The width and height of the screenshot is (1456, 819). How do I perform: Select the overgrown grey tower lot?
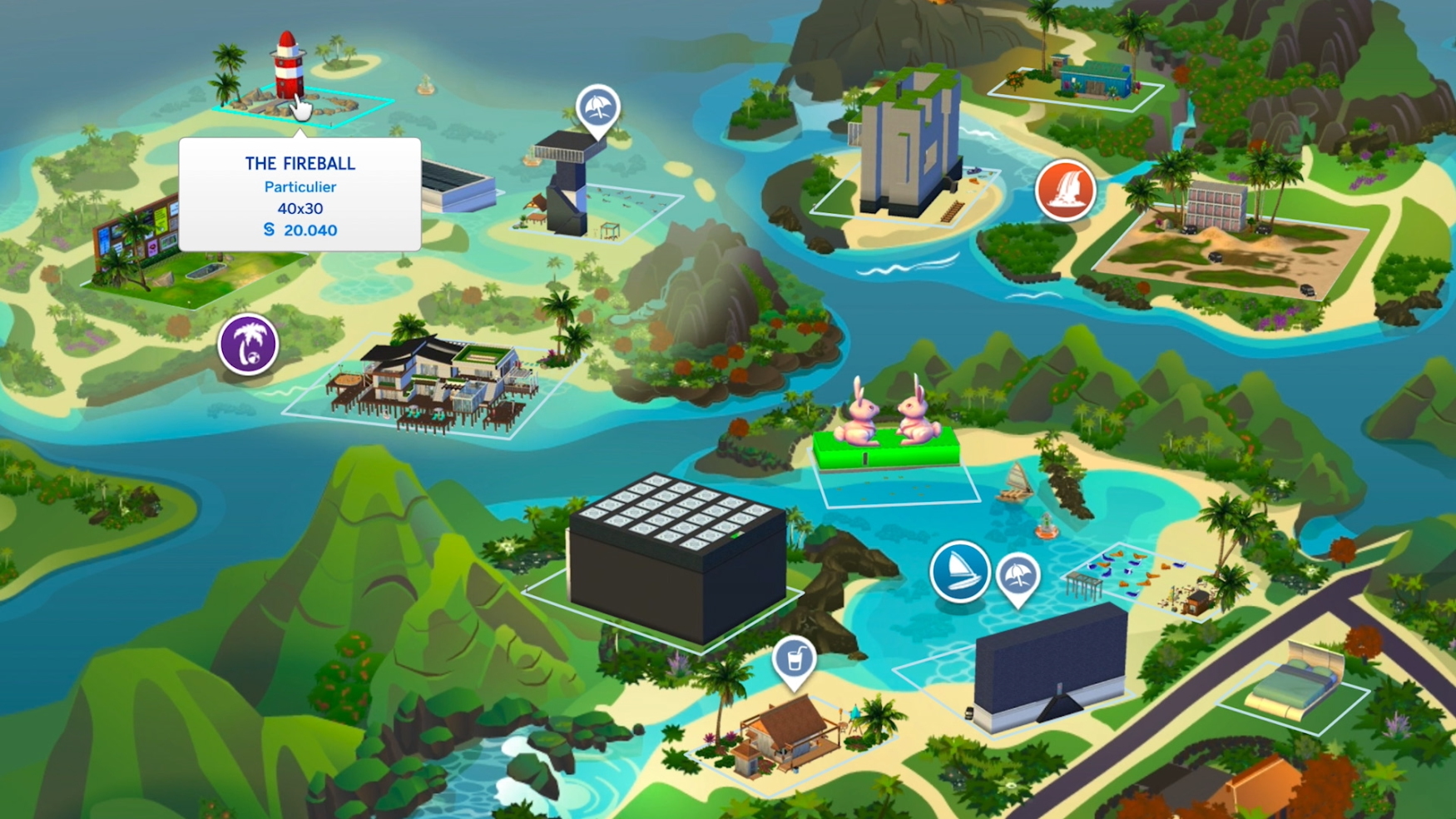907,146
